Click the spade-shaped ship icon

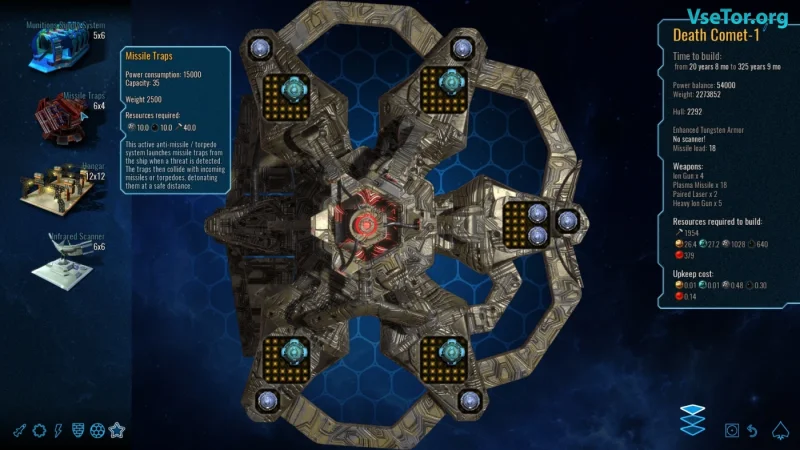point(779,430)
